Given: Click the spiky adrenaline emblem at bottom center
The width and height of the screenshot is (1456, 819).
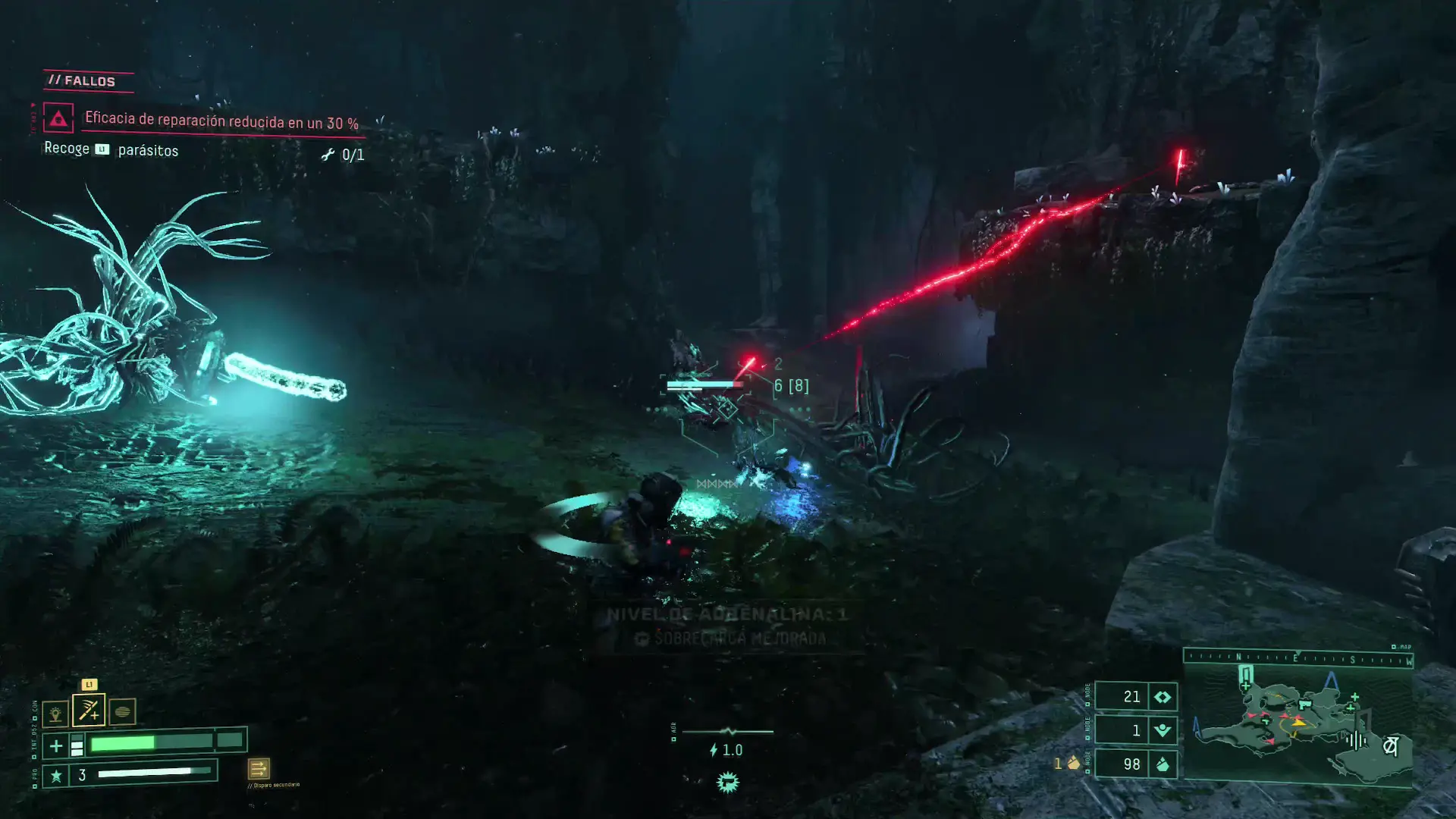Looking at the screenshot, I should 728,783.
